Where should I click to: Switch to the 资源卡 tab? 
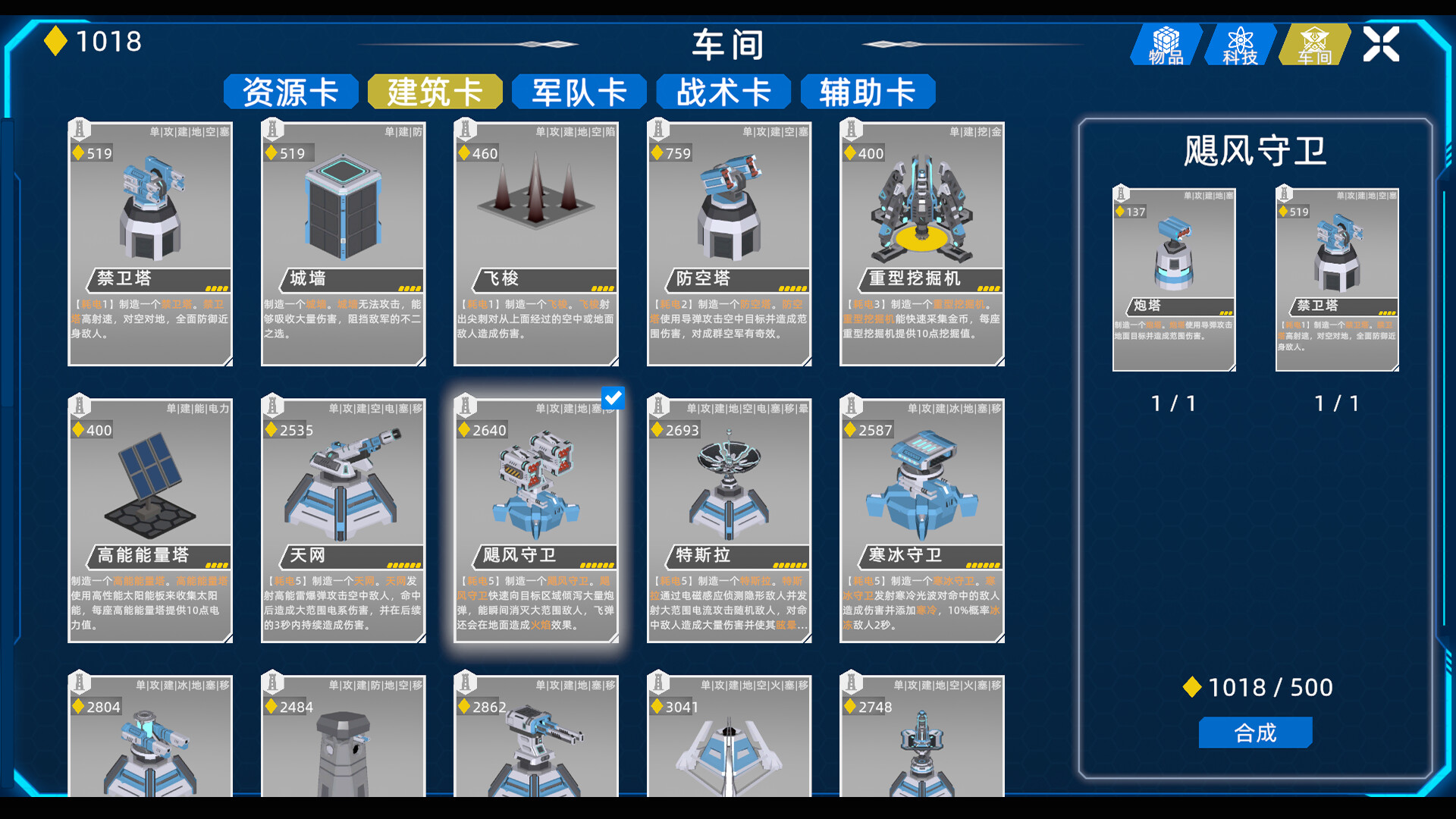click(x=290, y=90)
